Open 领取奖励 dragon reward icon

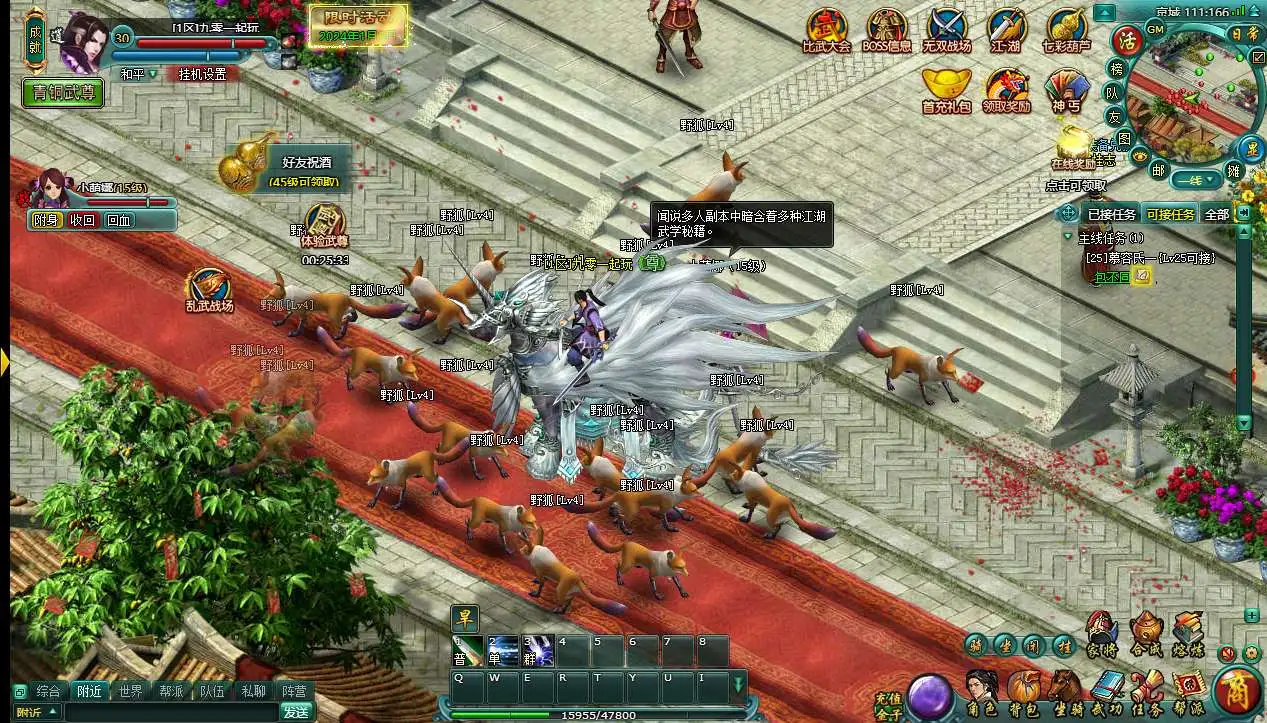1006,89
